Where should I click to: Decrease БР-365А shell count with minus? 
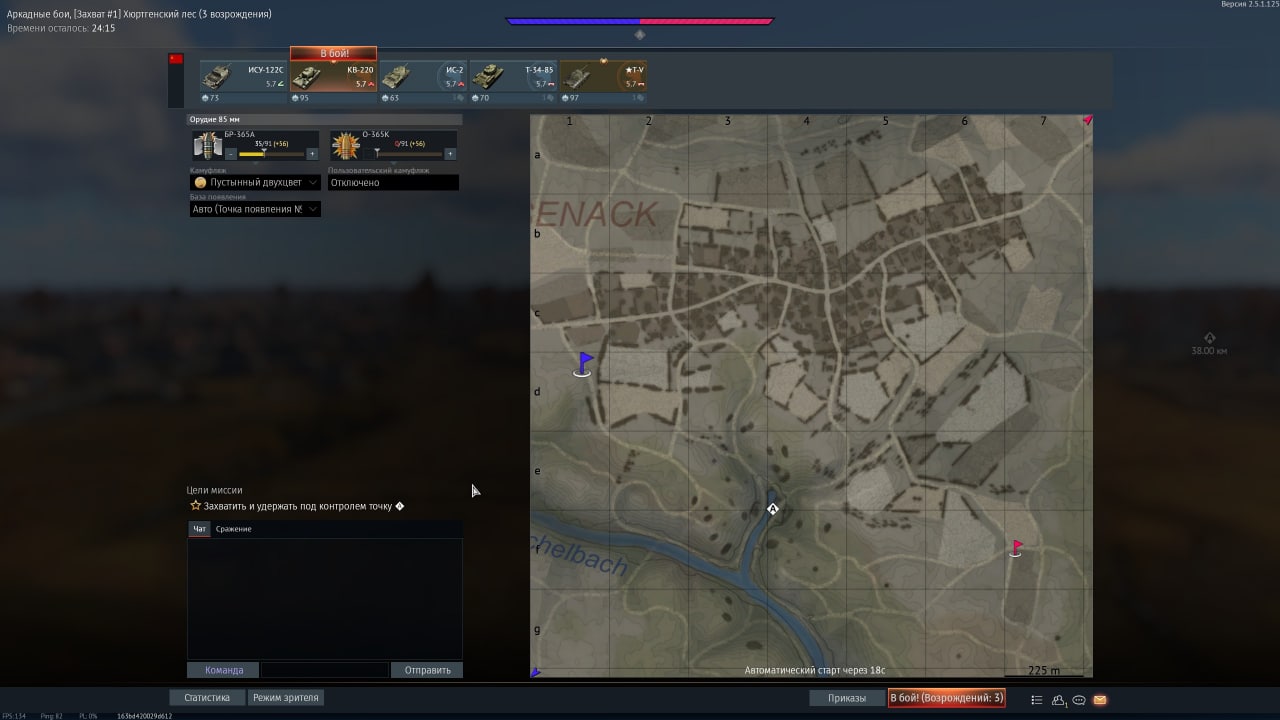(x=231, y=154)
